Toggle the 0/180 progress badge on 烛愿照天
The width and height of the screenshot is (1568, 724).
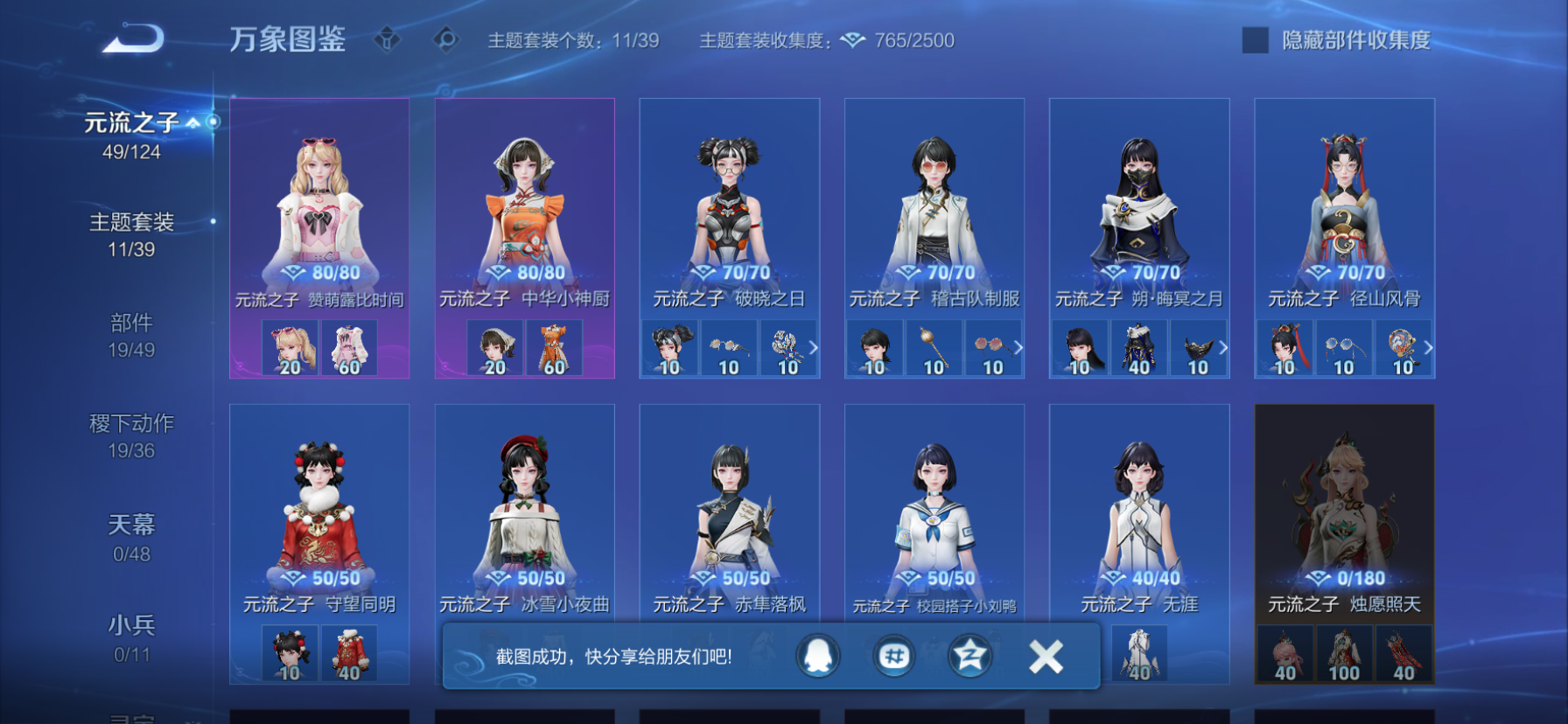click(1344, 578)
